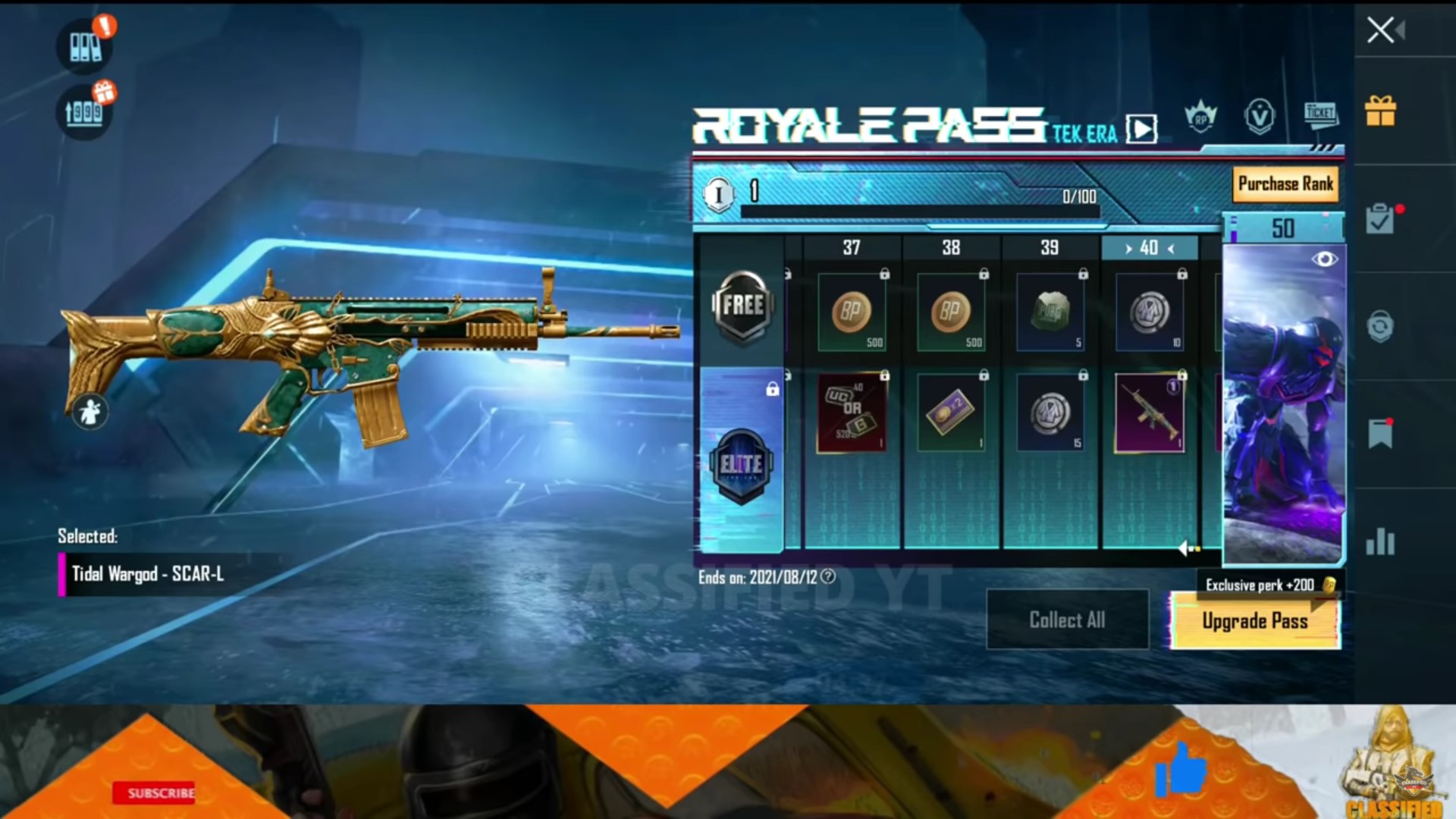Open the missions clipboard tab
The width and height of the screenshot is (1456, 819).
click(x=1380, y=220)
